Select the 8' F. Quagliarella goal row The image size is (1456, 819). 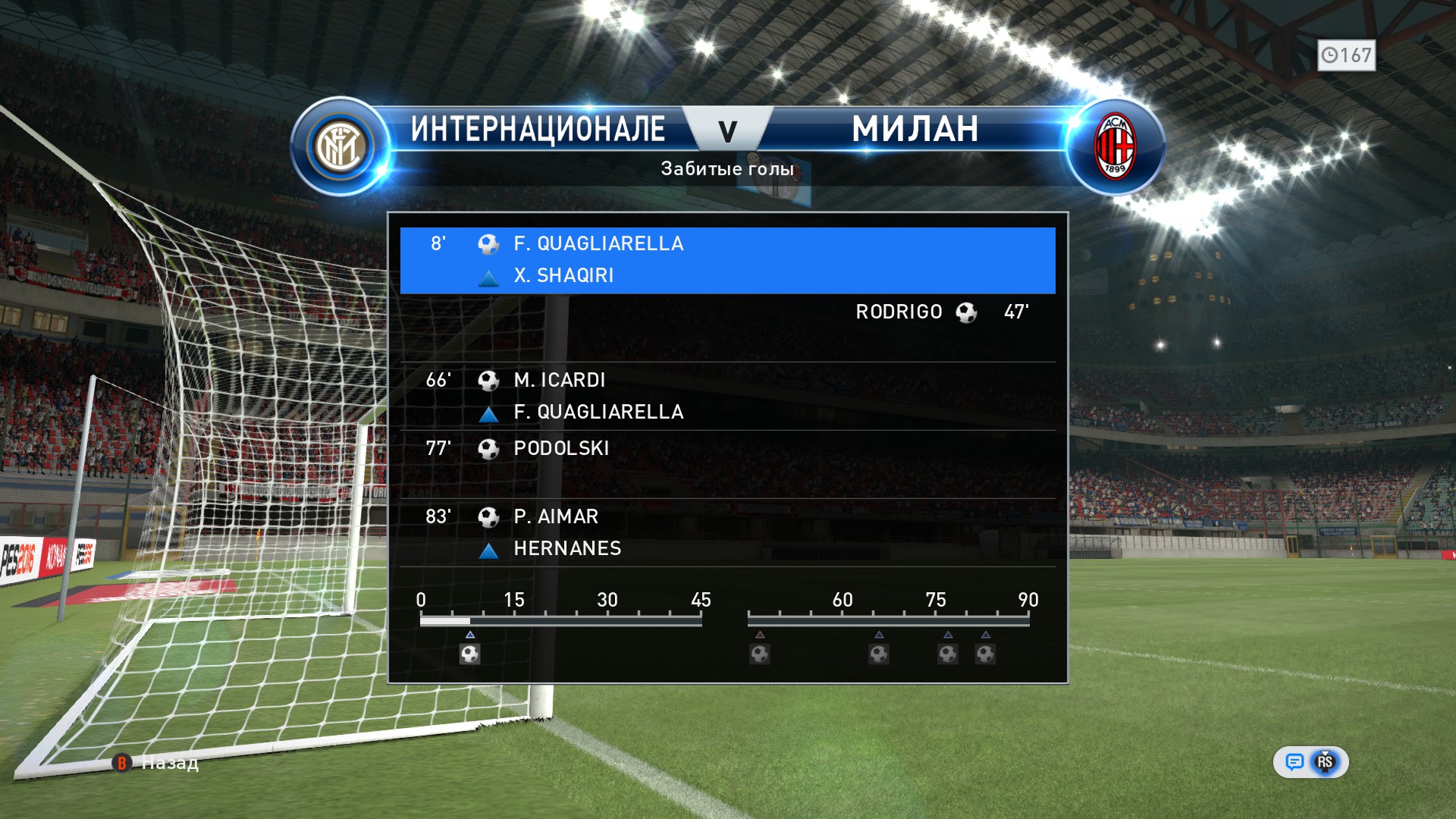coord(726,259)
